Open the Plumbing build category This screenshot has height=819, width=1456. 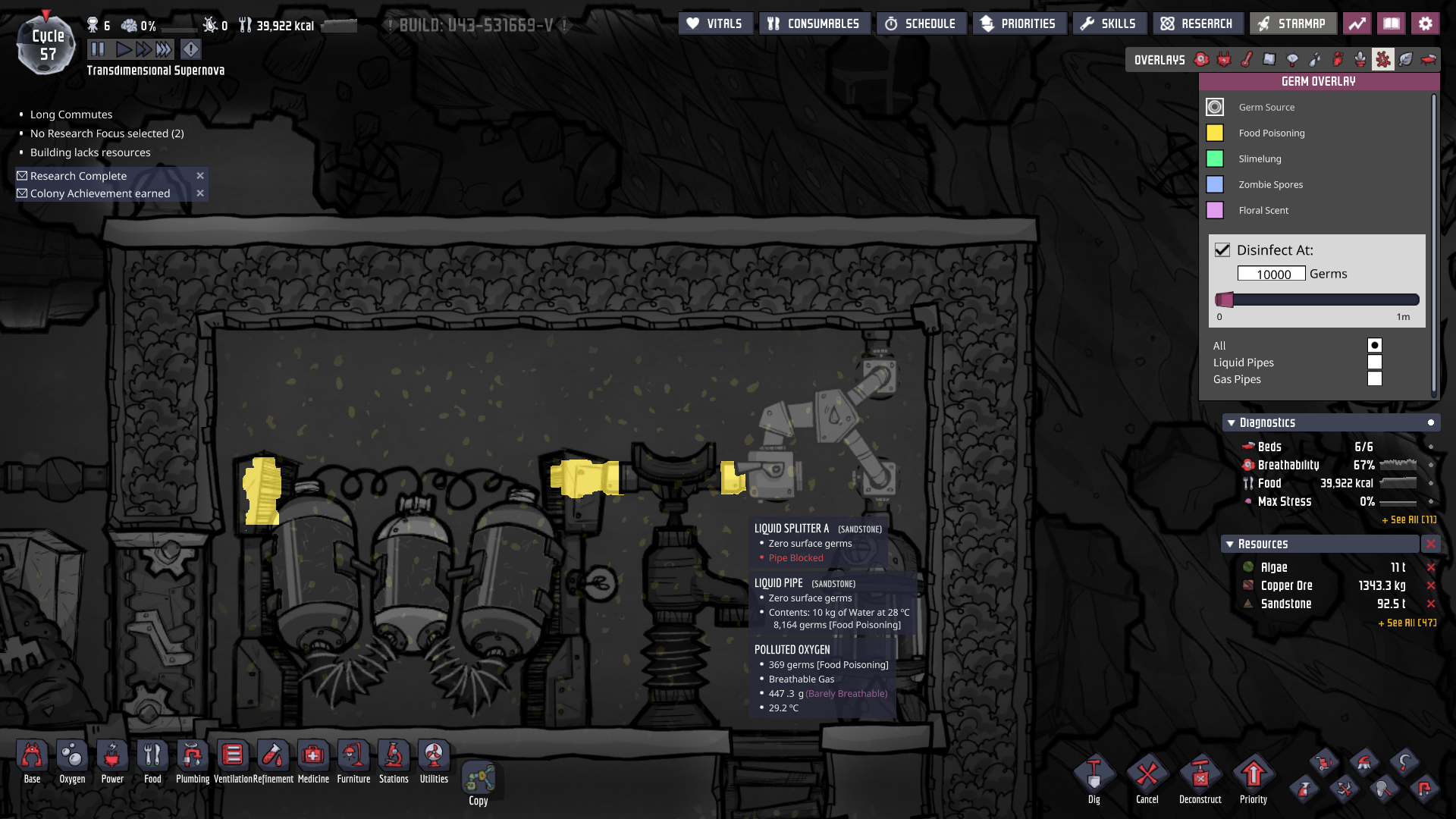click(193, 761)
